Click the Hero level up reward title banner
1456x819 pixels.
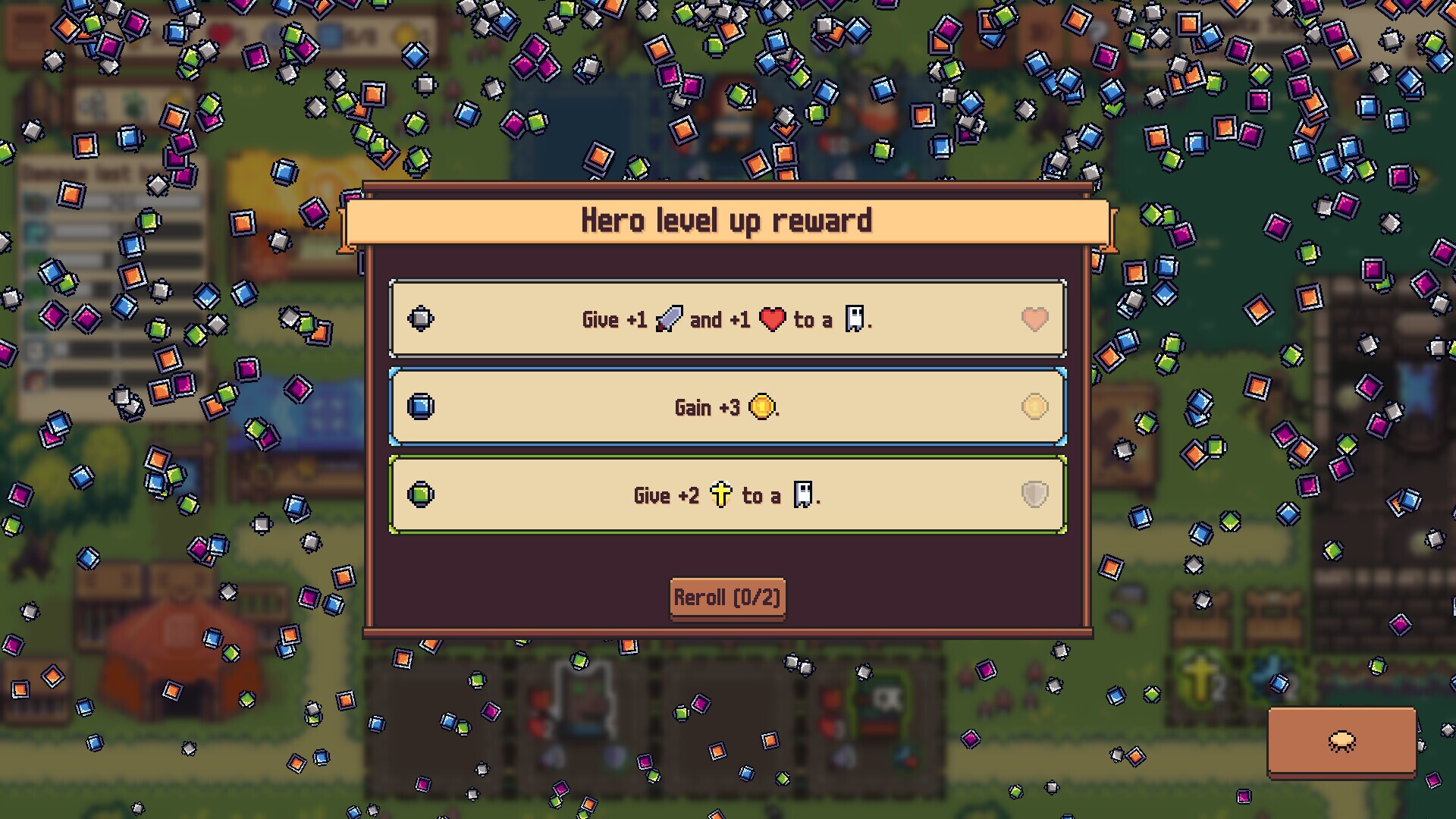coord(726,221)
